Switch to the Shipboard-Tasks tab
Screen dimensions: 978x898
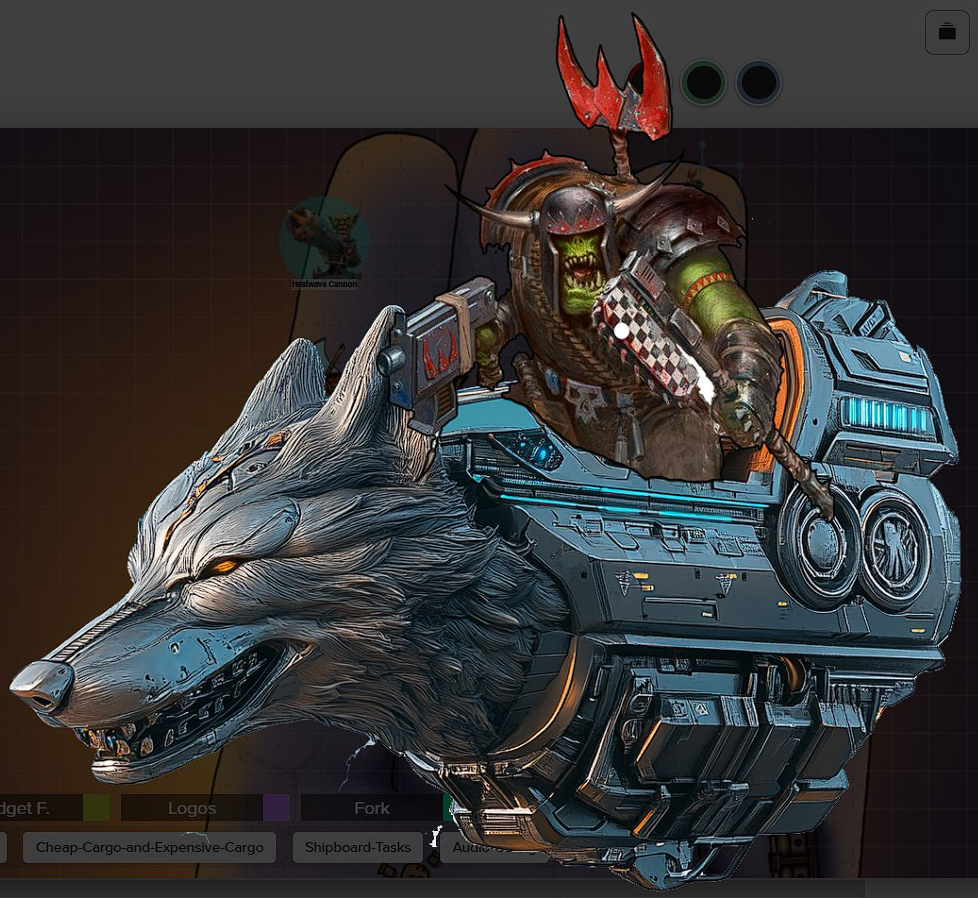[x=357, y=847]
